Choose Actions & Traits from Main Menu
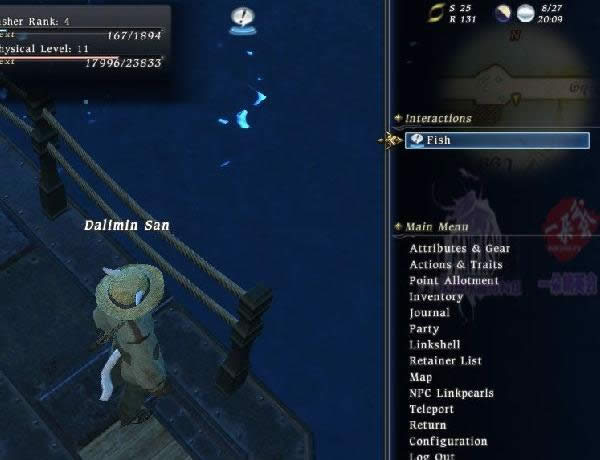 [455, 265]
